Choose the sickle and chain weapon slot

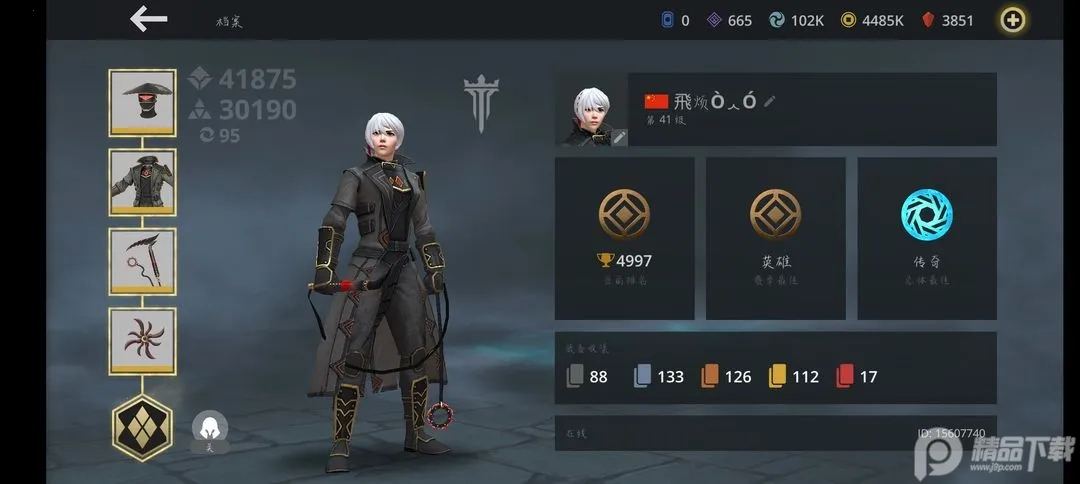(142, 262)
